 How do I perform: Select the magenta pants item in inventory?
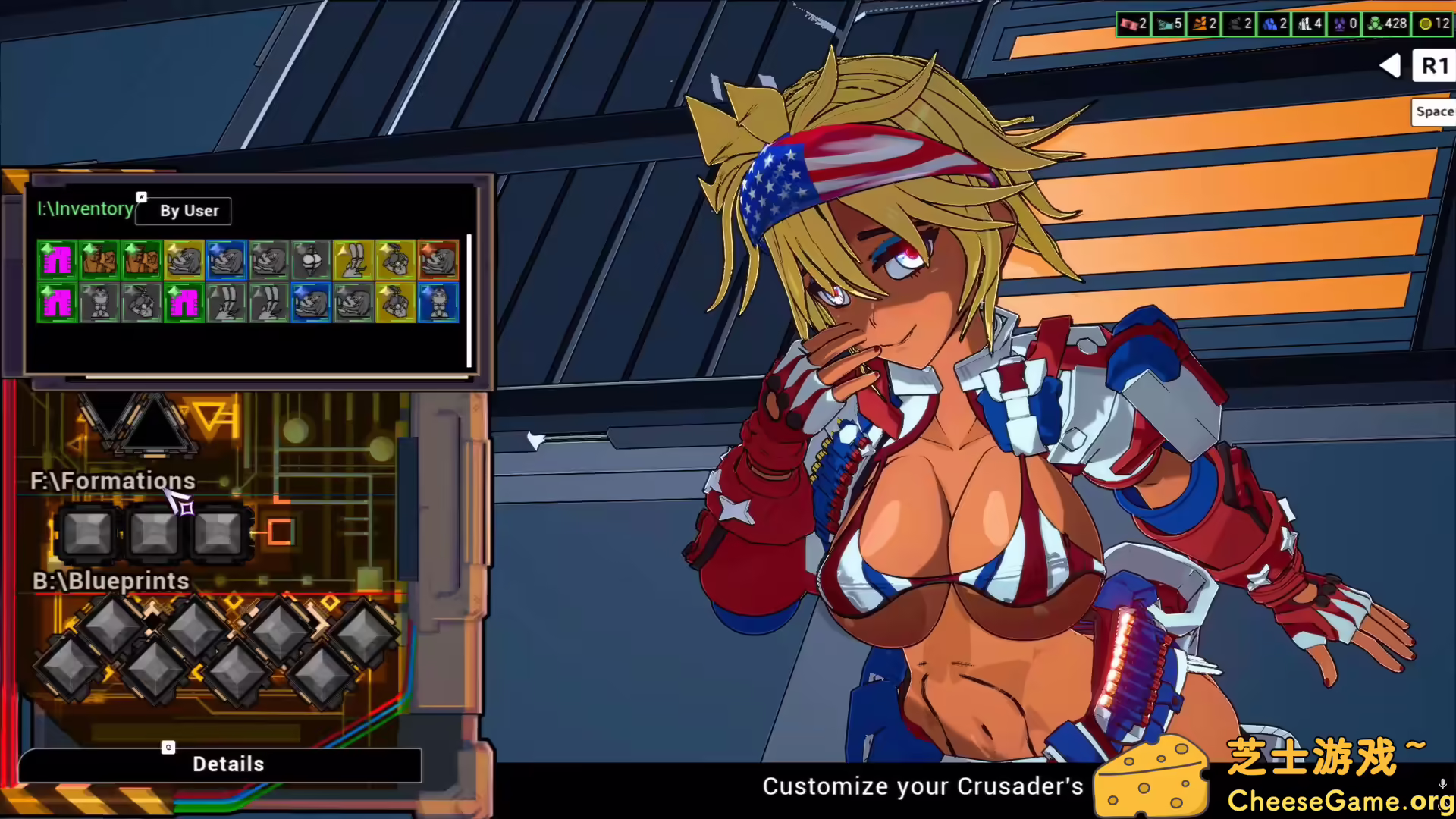pyautogui.click(x=57, y=259)
